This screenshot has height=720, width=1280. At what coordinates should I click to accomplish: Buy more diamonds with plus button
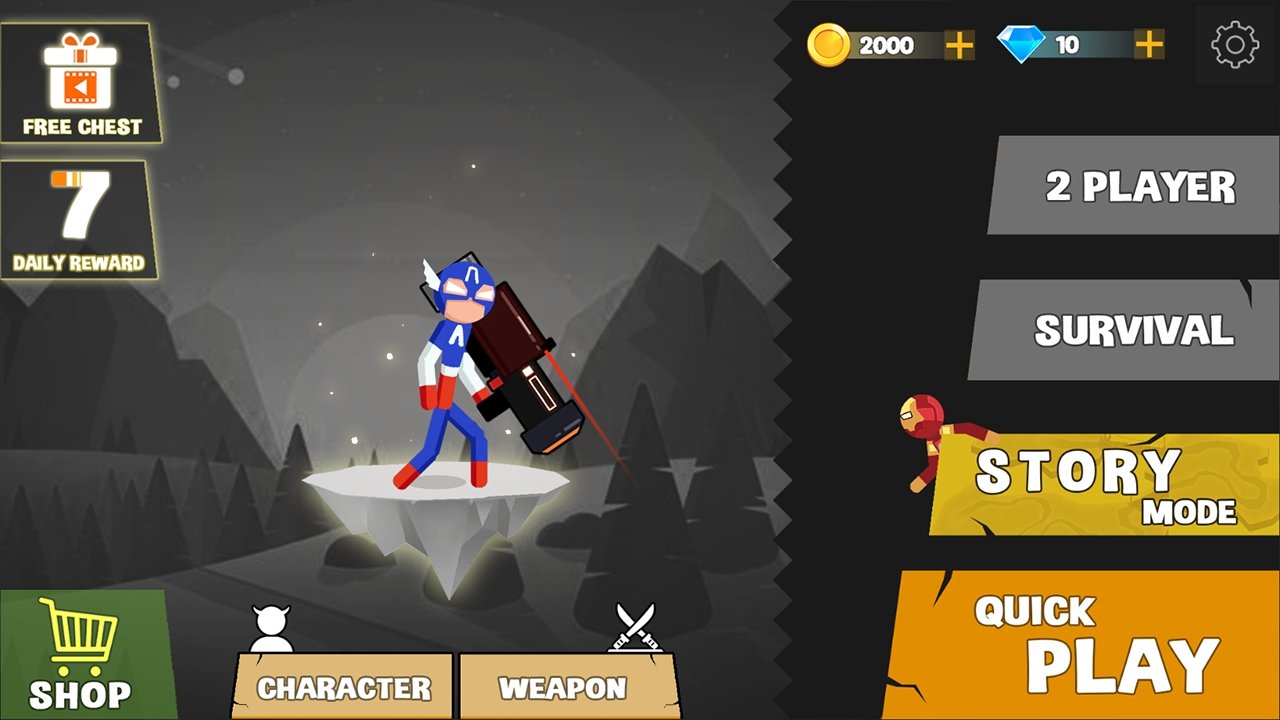[x=1149, y=45]
